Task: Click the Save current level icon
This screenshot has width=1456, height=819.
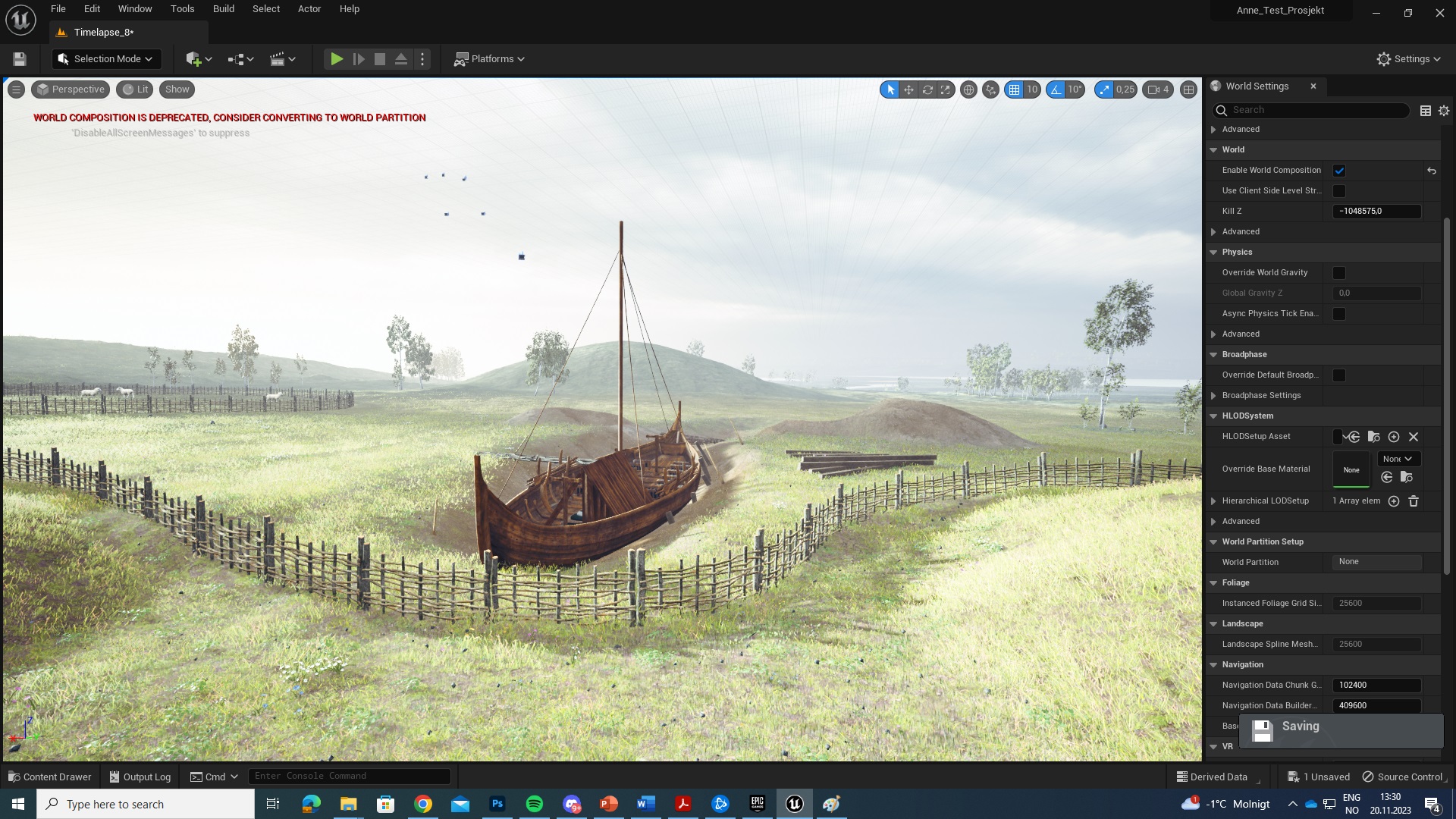Action: (x=19, y=58)
